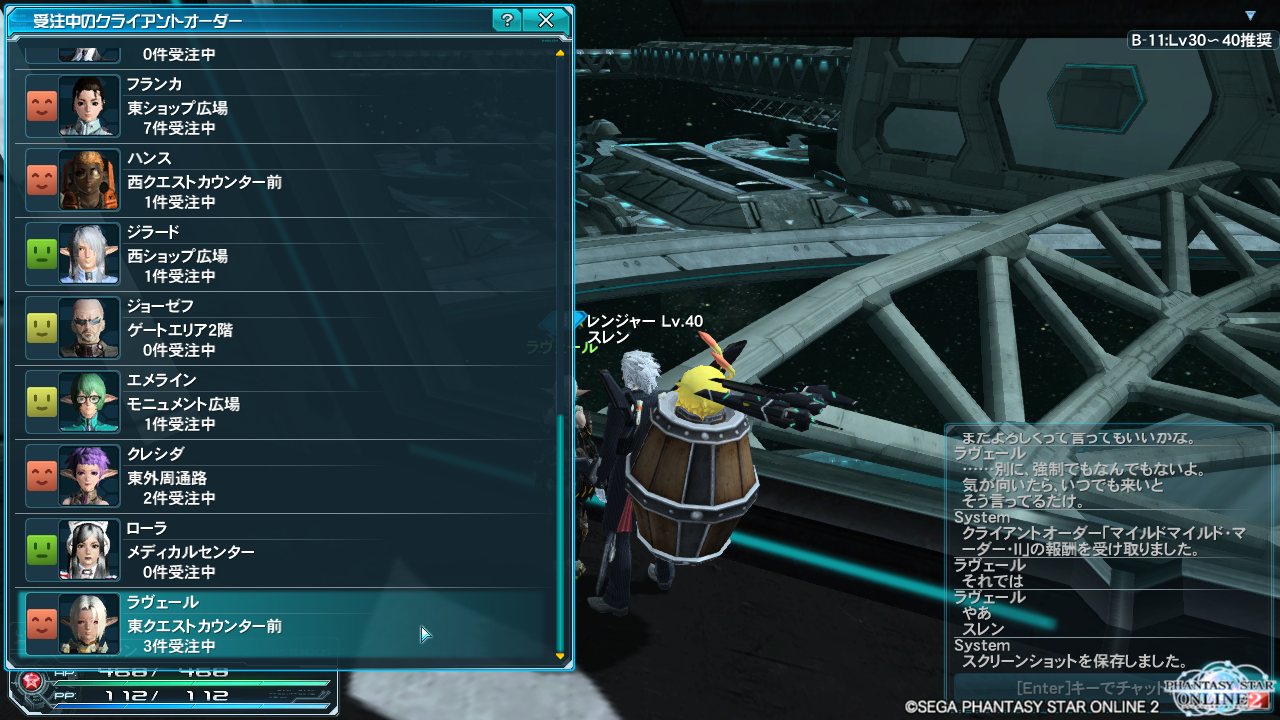This screenshot has height=720, width=1280.
Task: Pick ジョーゼフ at ゲートエリア2階
Action: coord(285,328)
